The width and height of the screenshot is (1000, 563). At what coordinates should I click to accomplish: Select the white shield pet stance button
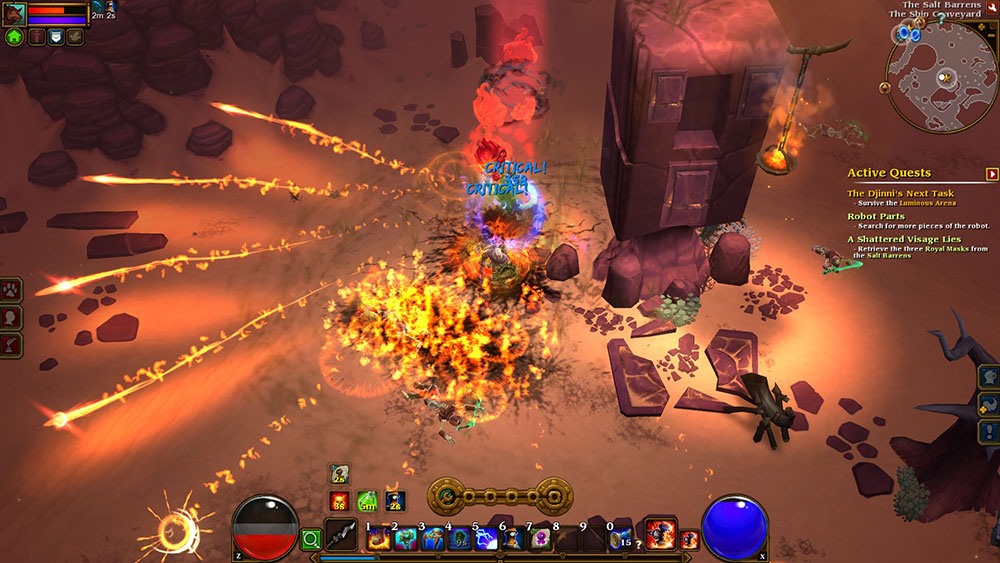click(56, 37)
